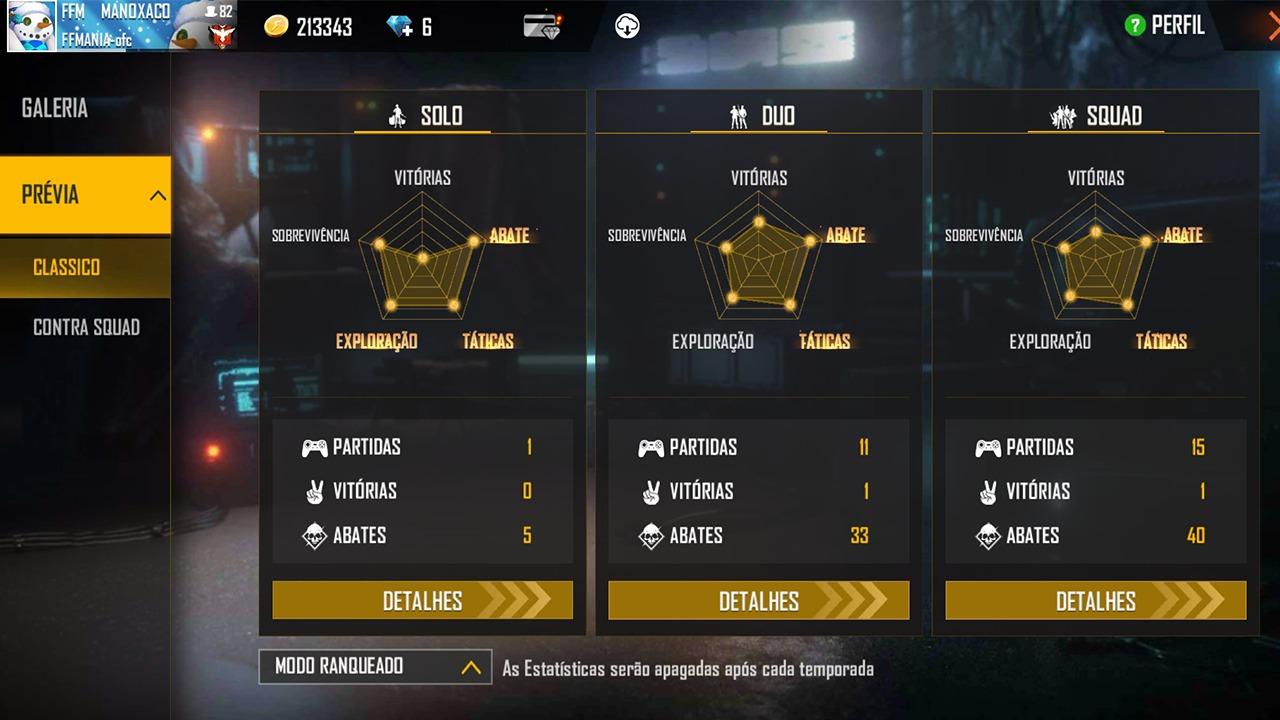Click the skull Abates icon in Squad panel

[x=988, y=535]
